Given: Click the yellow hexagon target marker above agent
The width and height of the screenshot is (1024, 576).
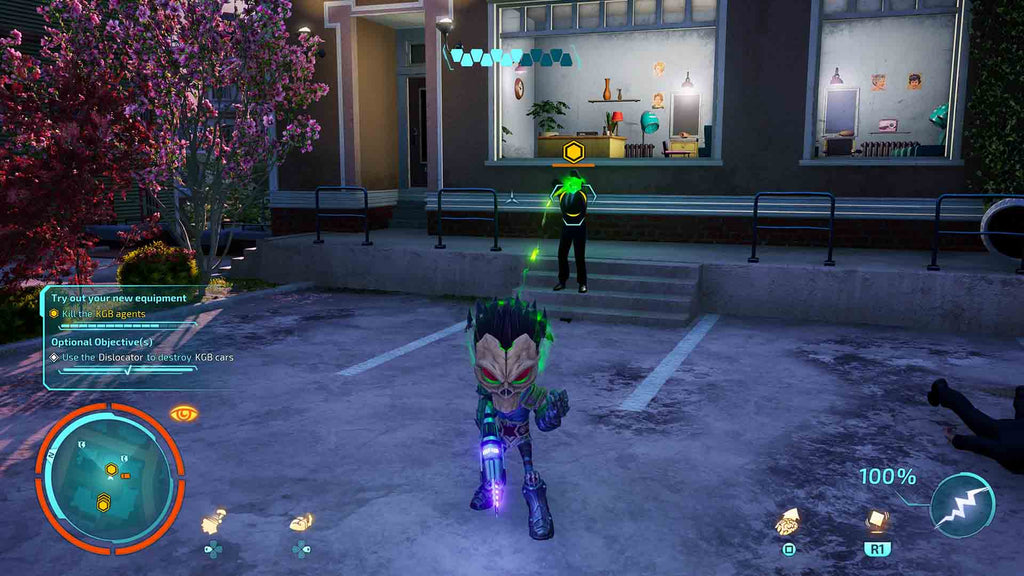Looking at the screenshot, I should point(573,152).
